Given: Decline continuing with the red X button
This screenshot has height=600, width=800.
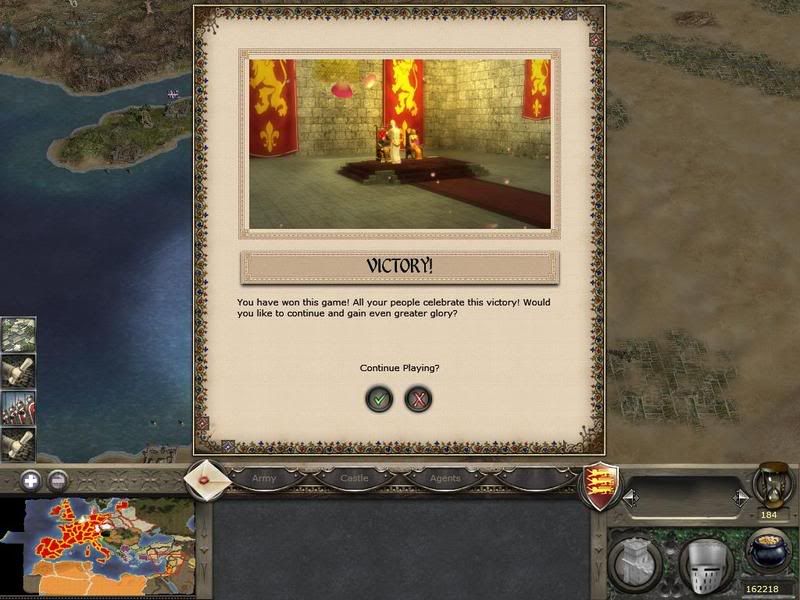Looking at the screenshot, I should [418, 399].
